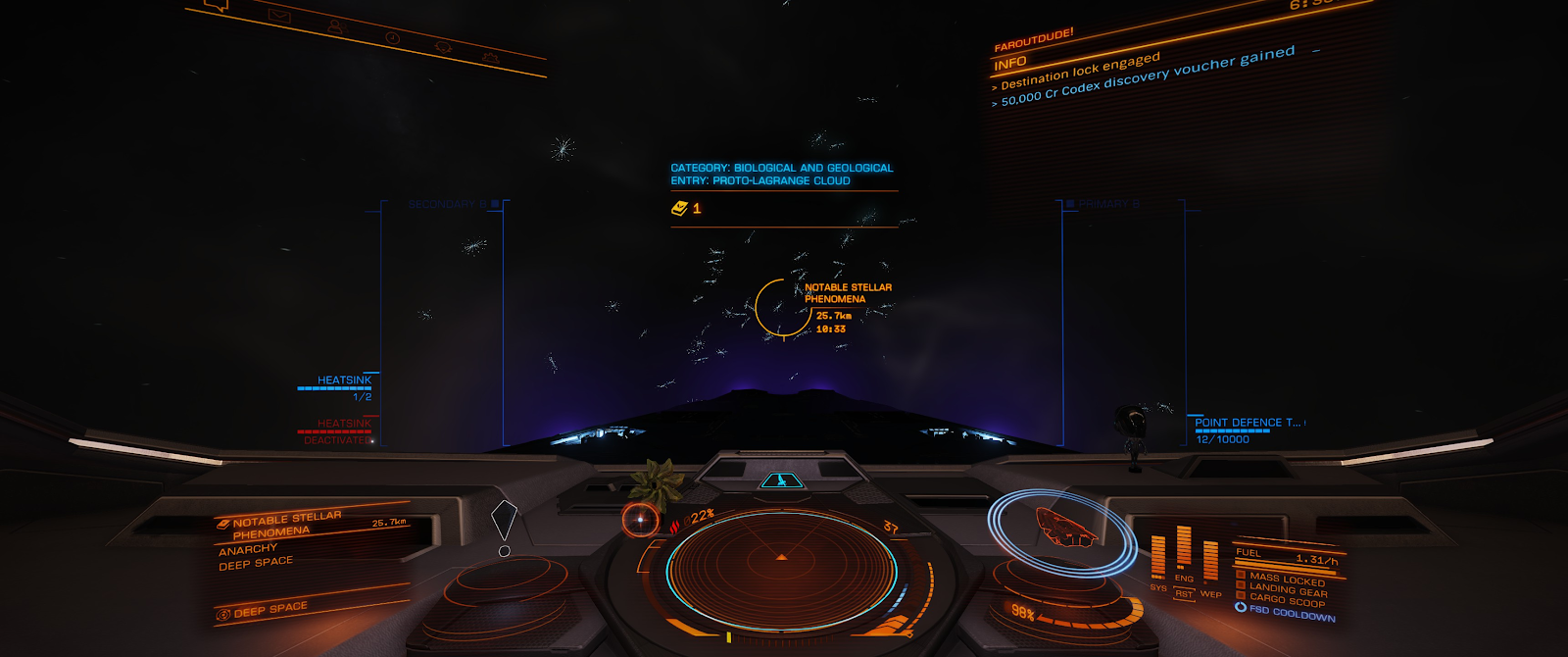Click the ENG power distributor bar
The height and width of the screenshot is (657, 1568).
coord(1184,547)
